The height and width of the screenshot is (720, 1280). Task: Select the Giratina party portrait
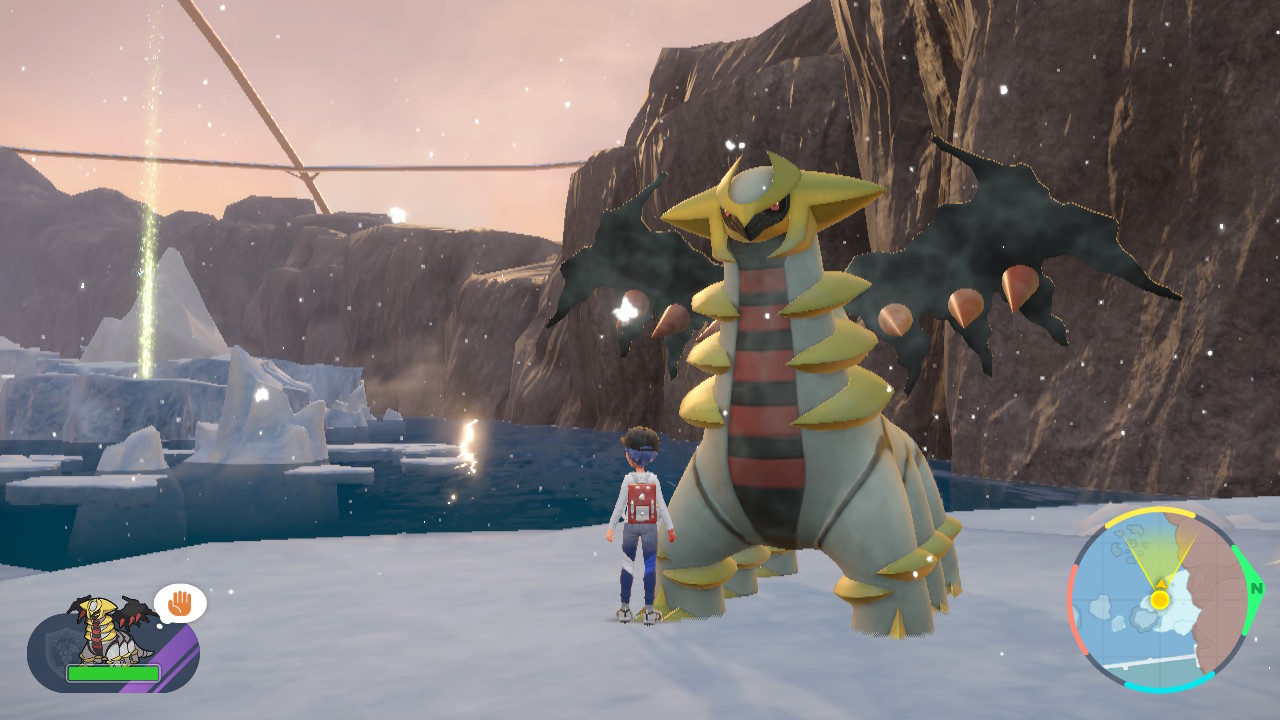tap(110, 630)
